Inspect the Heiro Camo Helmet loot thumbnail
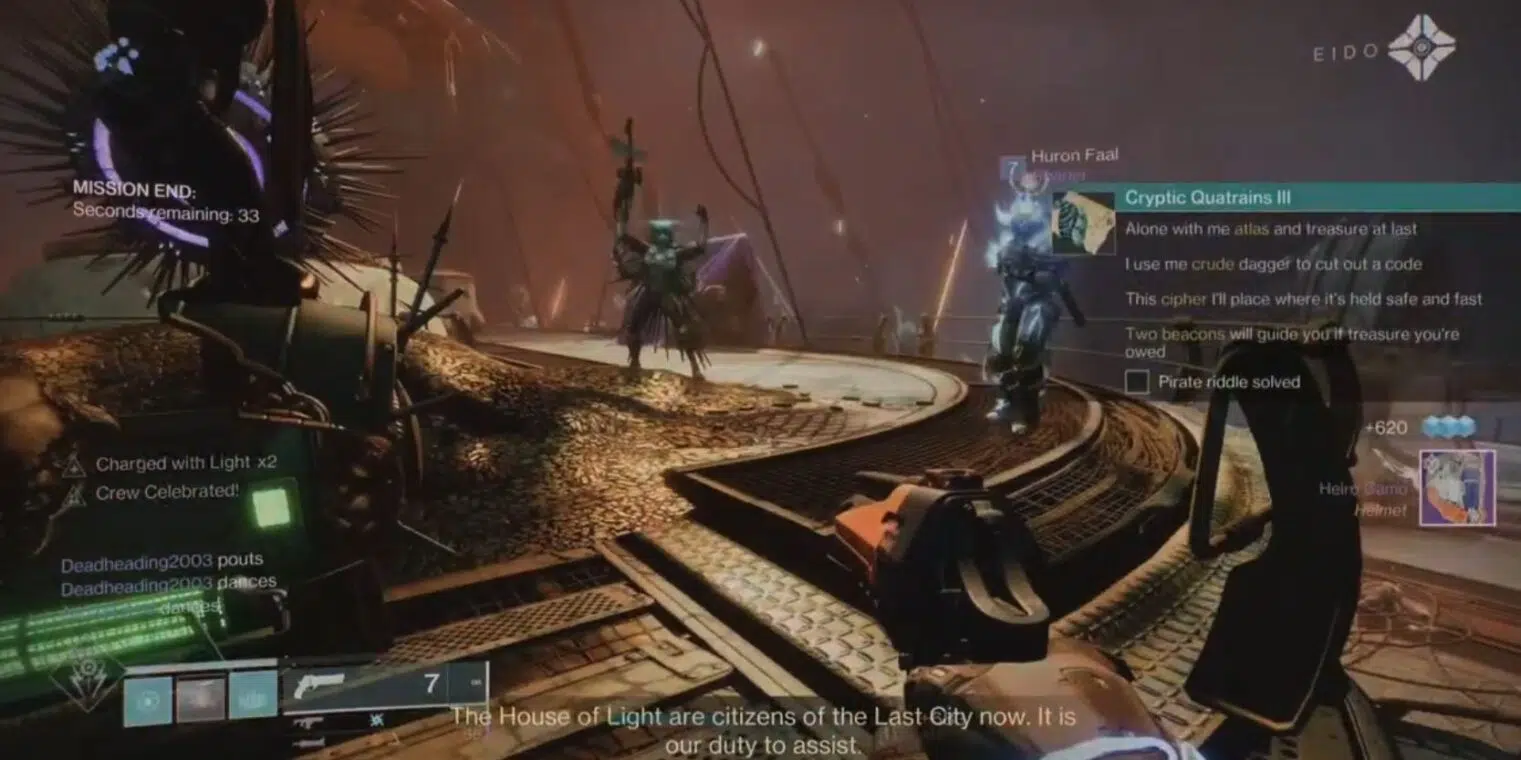The height and width of the screenshot is (760, 1521). (x=1457, y=487)
